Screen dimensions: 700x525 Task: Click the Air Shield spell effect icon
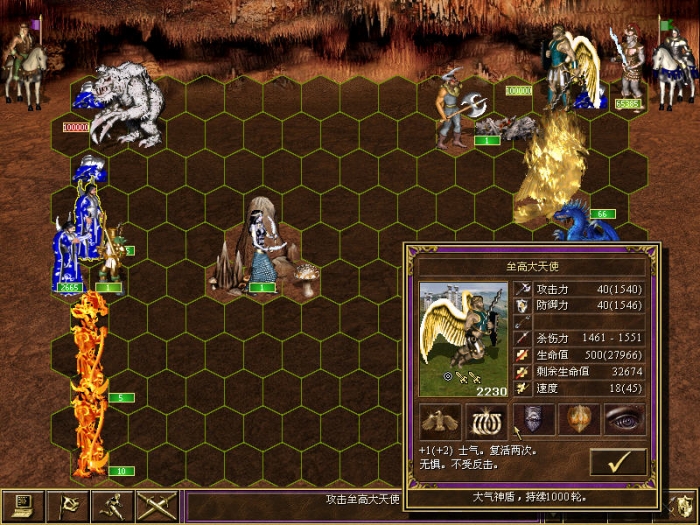click(533, 420)
